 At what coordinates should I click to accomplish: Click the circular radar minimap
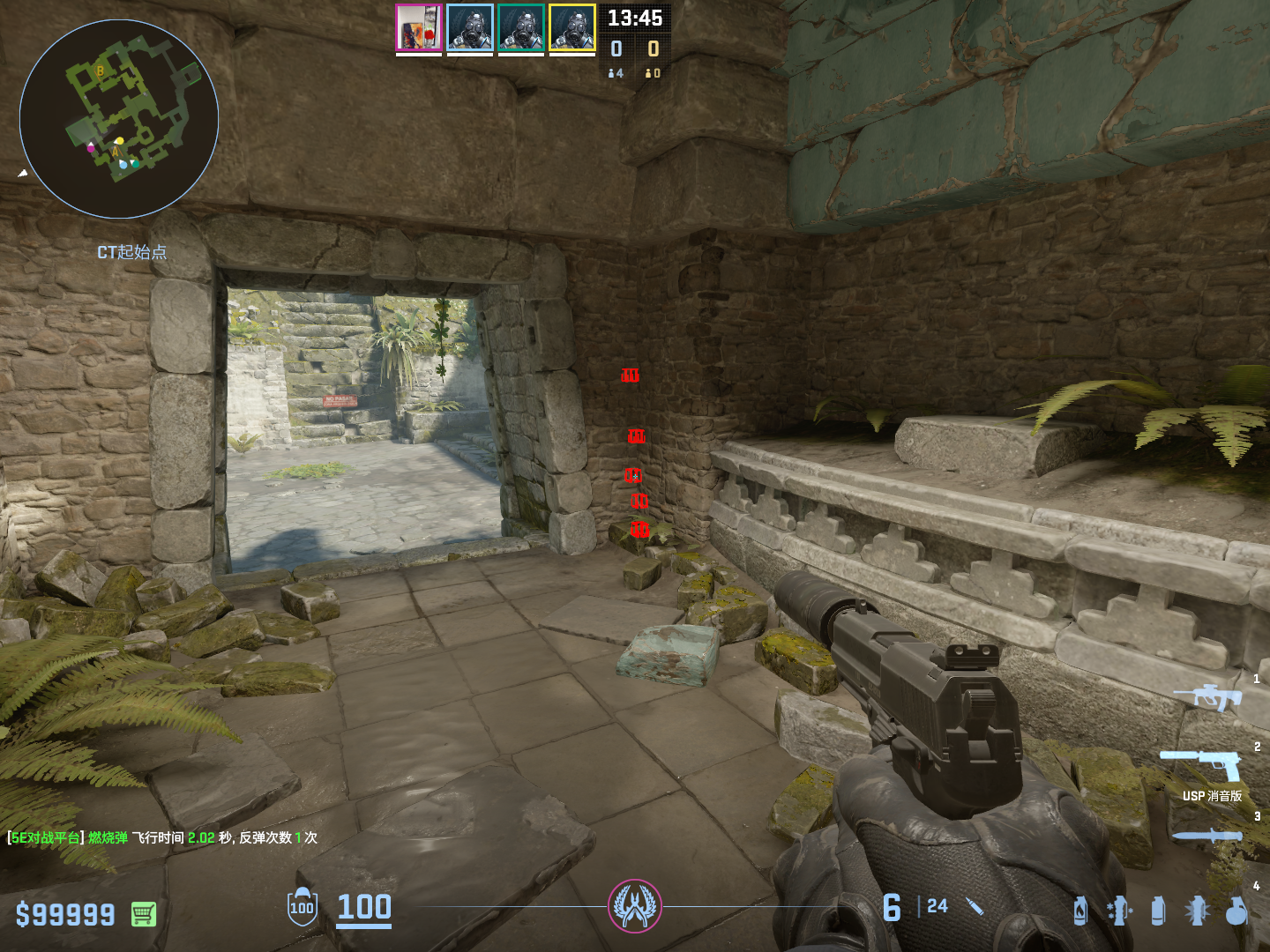[119, 119]
